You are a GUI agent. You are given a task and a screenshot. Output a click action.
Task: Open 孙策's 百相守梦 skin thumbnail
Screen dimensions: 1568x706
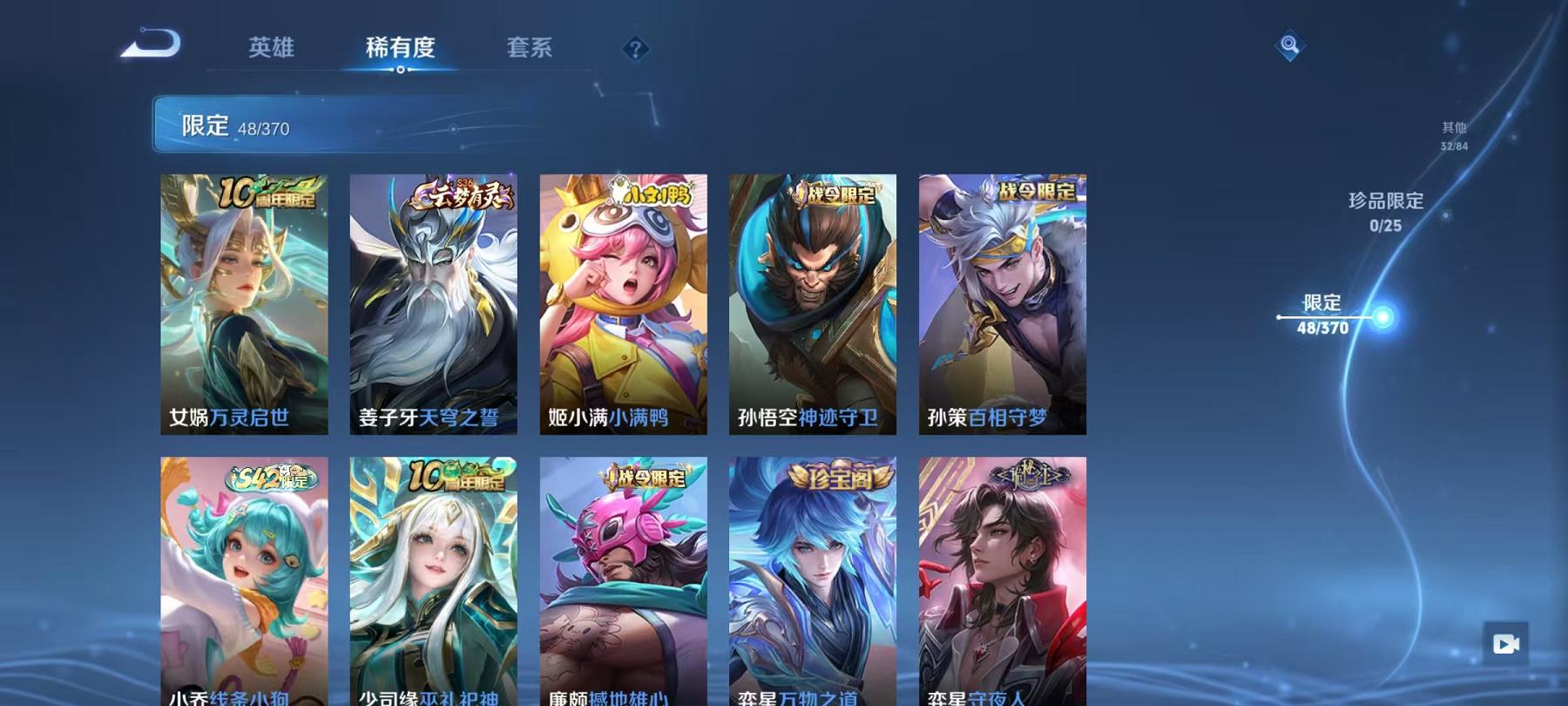tap(1001, 305)
